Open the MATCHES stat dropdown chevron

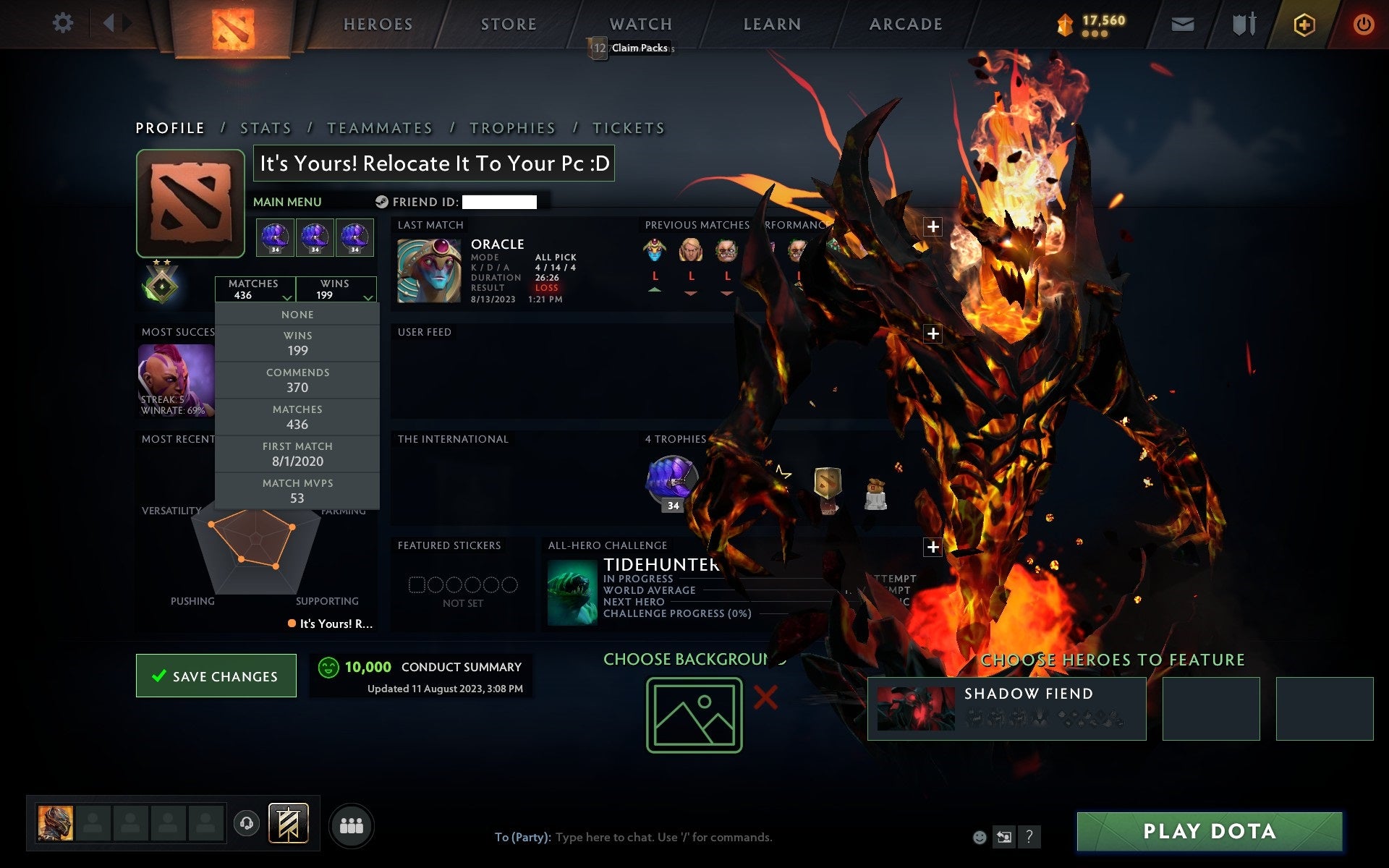286,298
